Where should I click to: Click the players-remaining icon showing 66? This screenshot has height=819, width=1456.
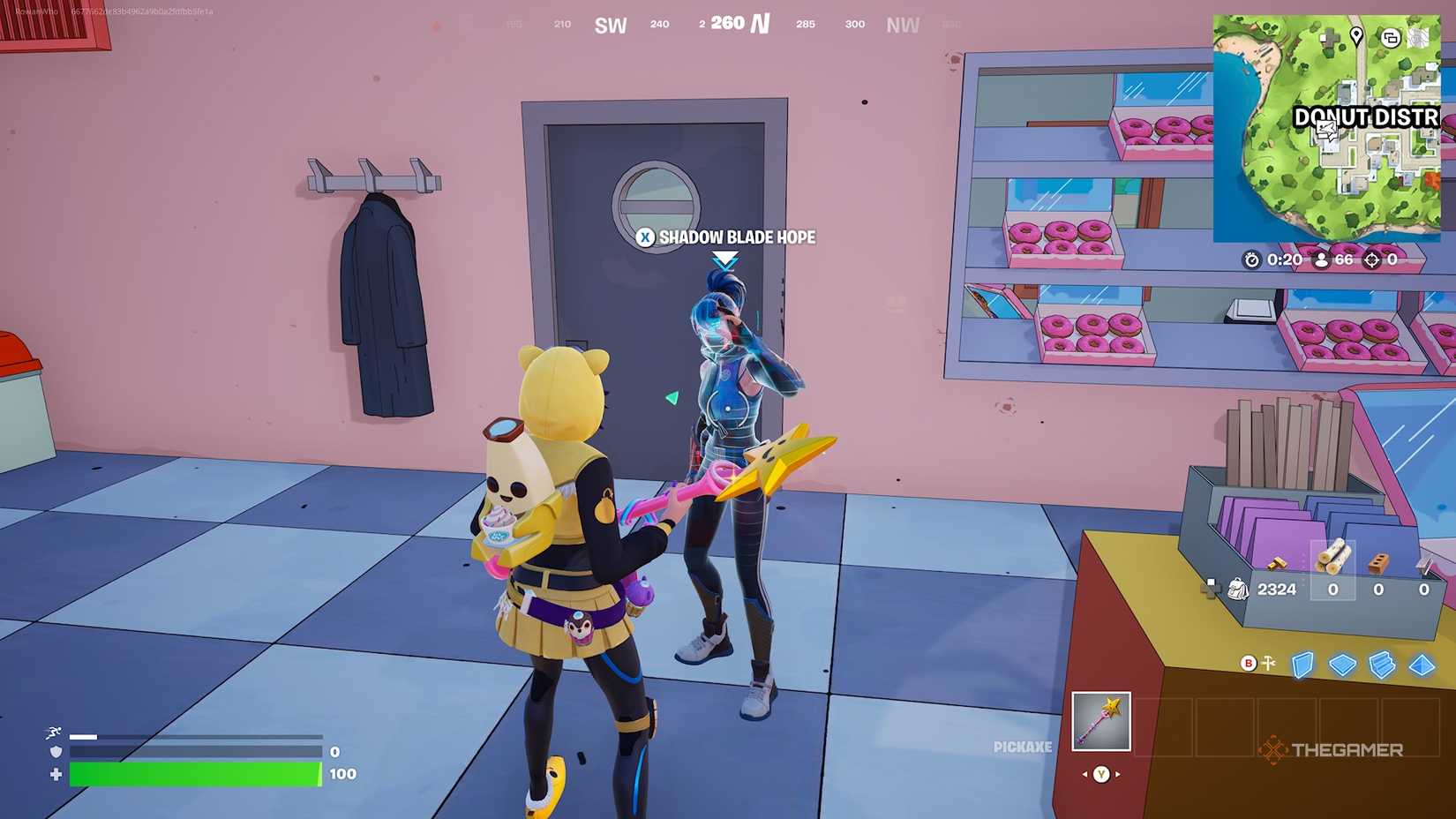1320,260
